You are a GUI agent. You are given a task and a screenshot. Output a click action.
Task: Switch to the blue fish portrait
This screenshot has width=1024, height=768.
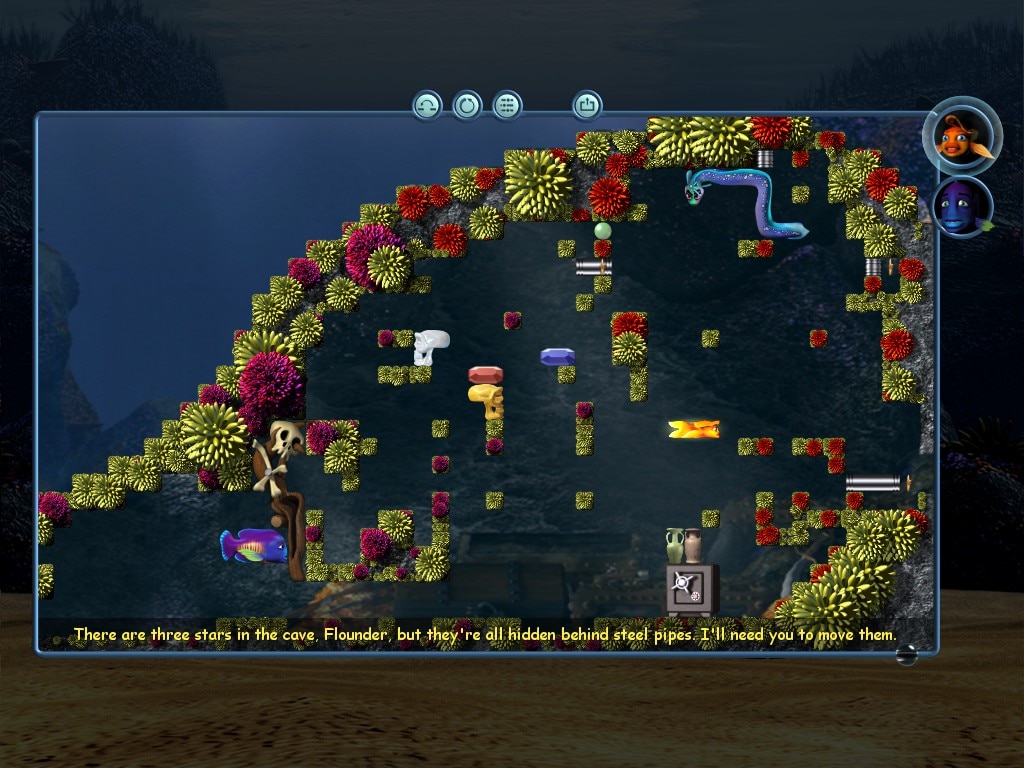(962, 206)
